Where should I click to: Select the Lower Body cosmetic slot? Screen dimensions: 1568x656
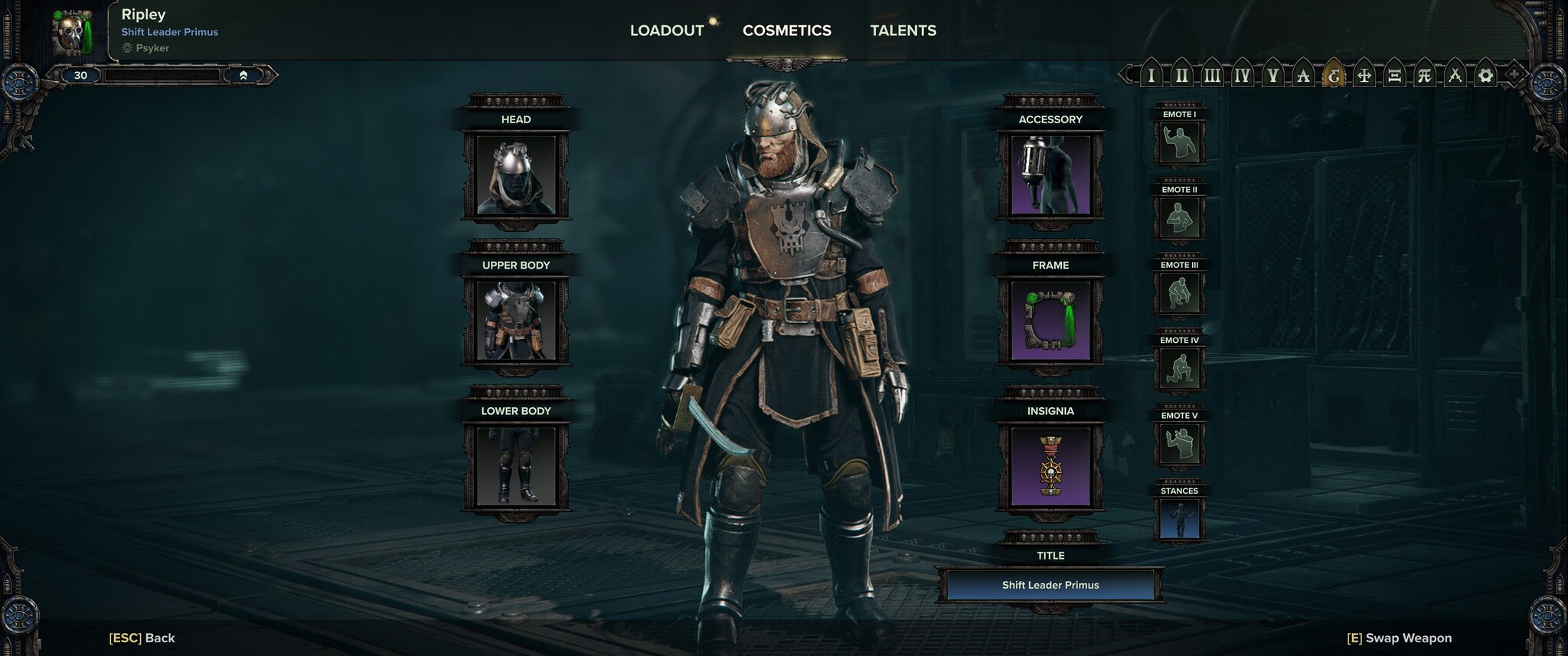point(515,467)
